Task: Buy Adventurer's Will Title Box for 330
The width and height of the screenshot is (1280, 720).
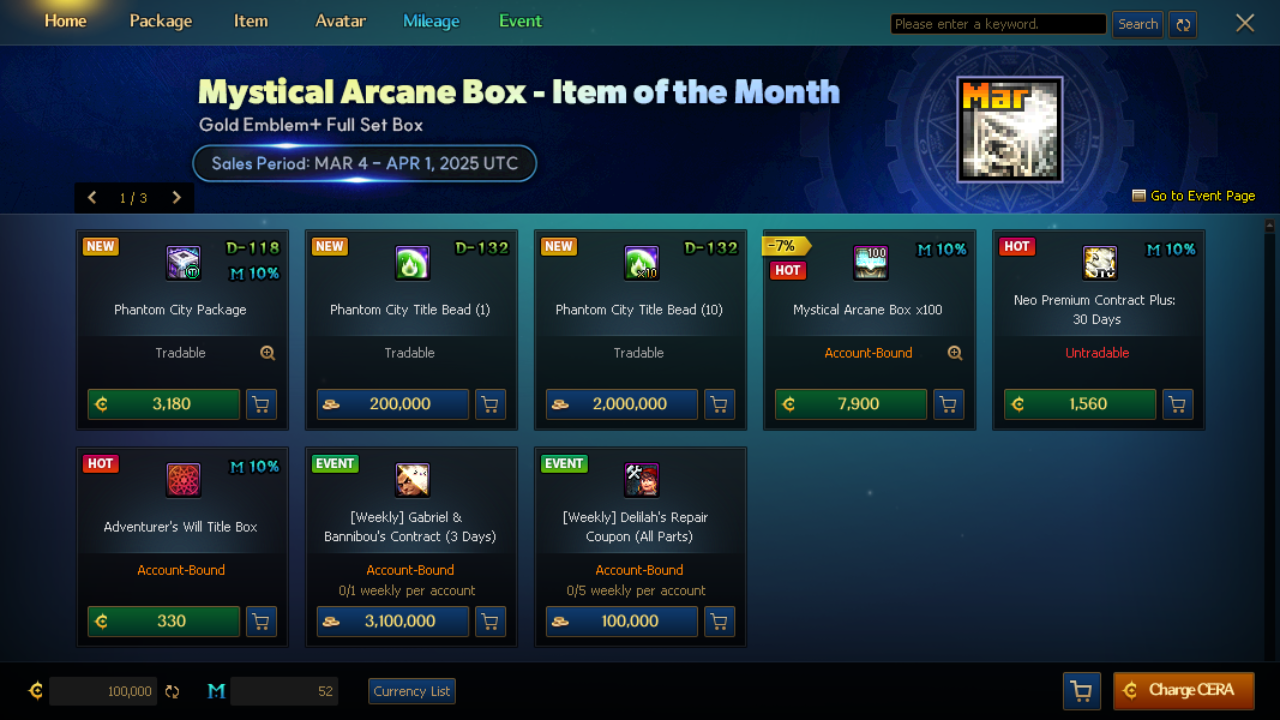Action: 164,621
